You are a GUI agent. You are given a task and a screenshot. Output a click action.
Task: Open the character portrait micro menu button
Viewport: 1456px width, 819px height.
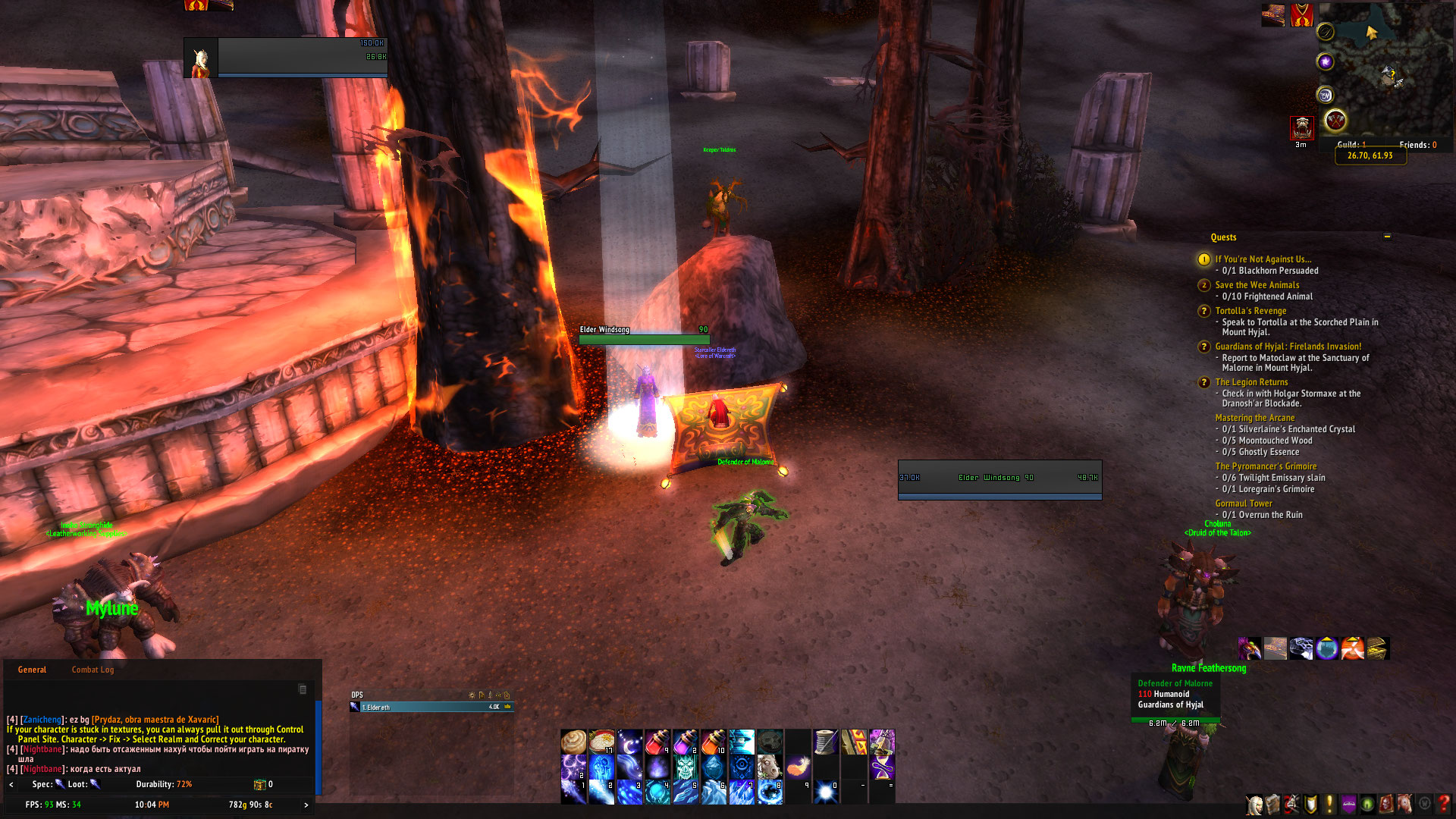point(1255,804)
